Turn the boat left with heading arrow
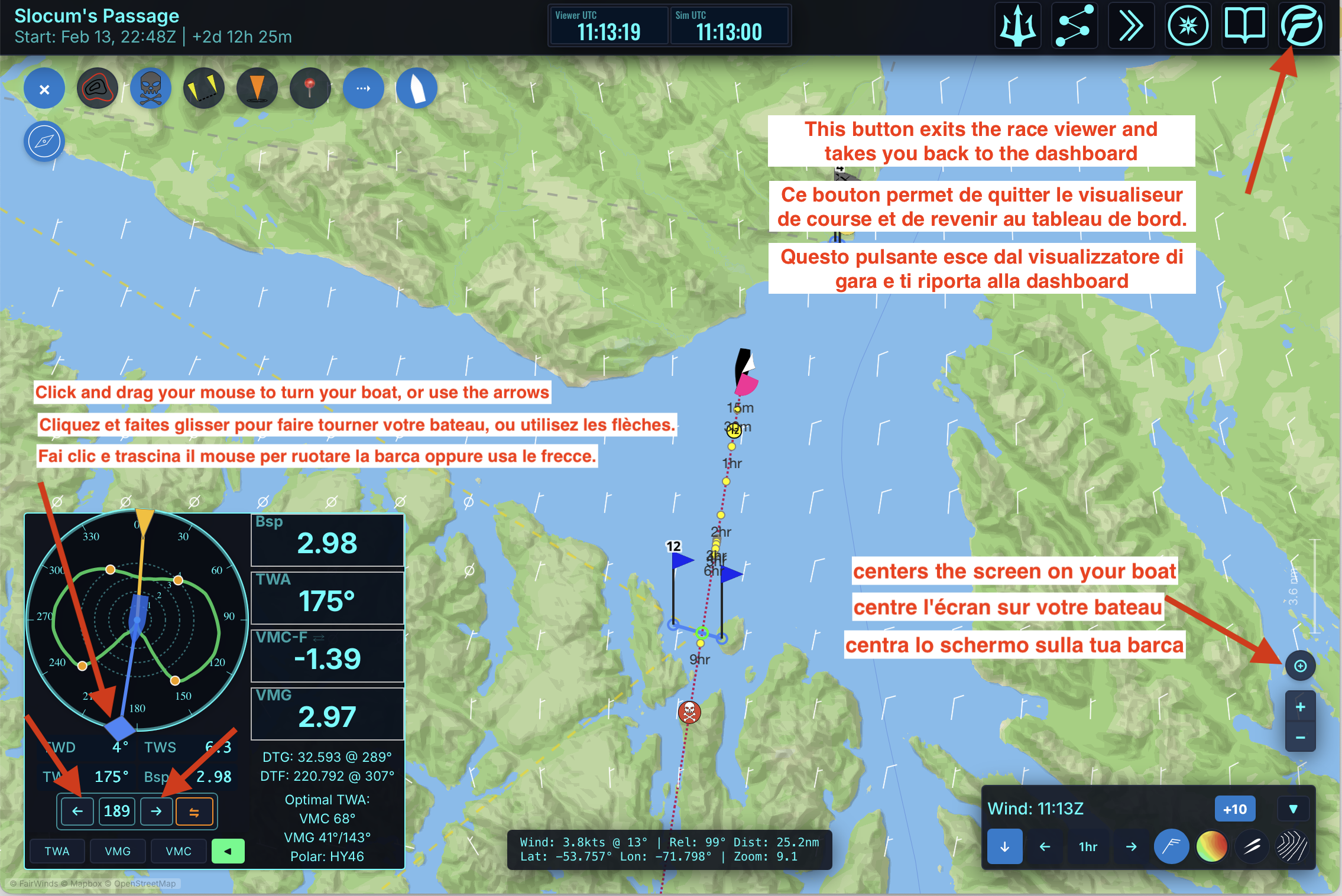Screen dimensions: 1342x896 (77, 811)
